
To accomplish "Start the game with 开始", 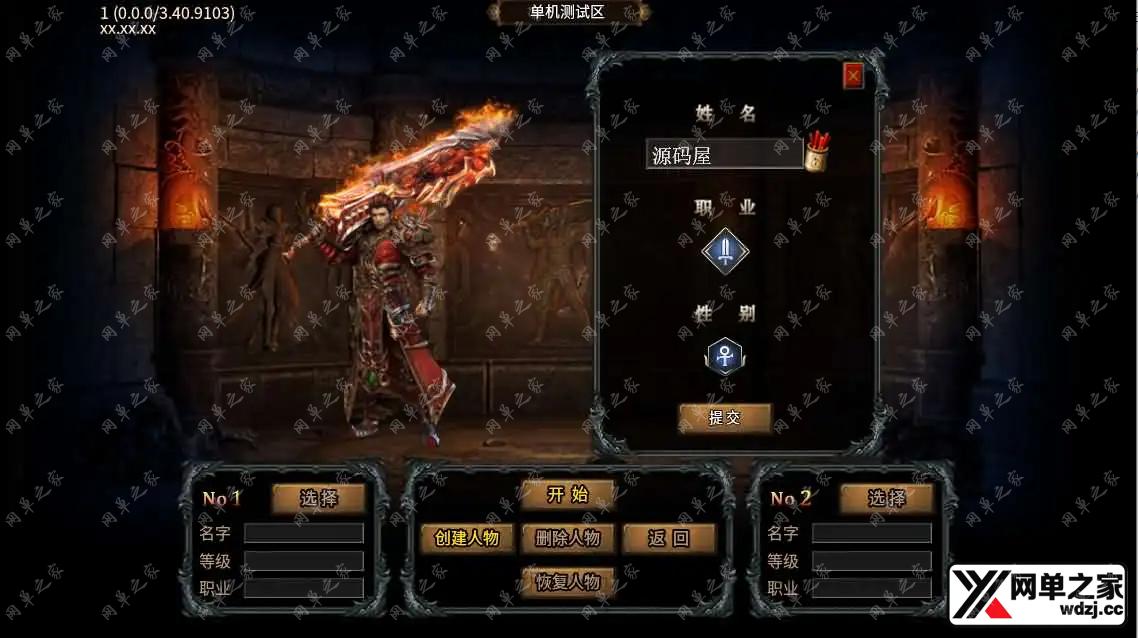I will pos(567,495).
